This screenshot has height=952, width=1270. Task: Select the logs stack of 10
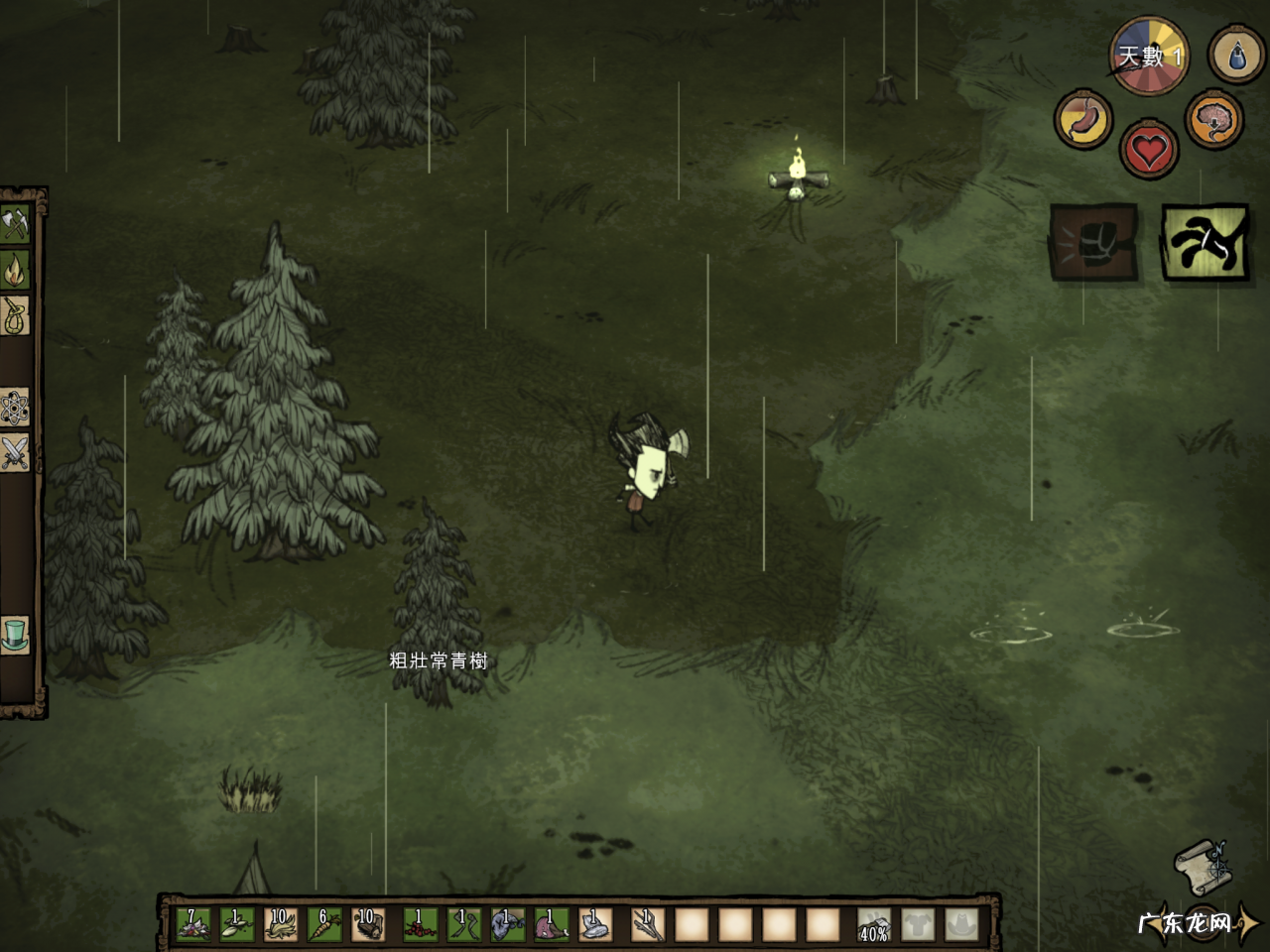[x=367, y=924]
